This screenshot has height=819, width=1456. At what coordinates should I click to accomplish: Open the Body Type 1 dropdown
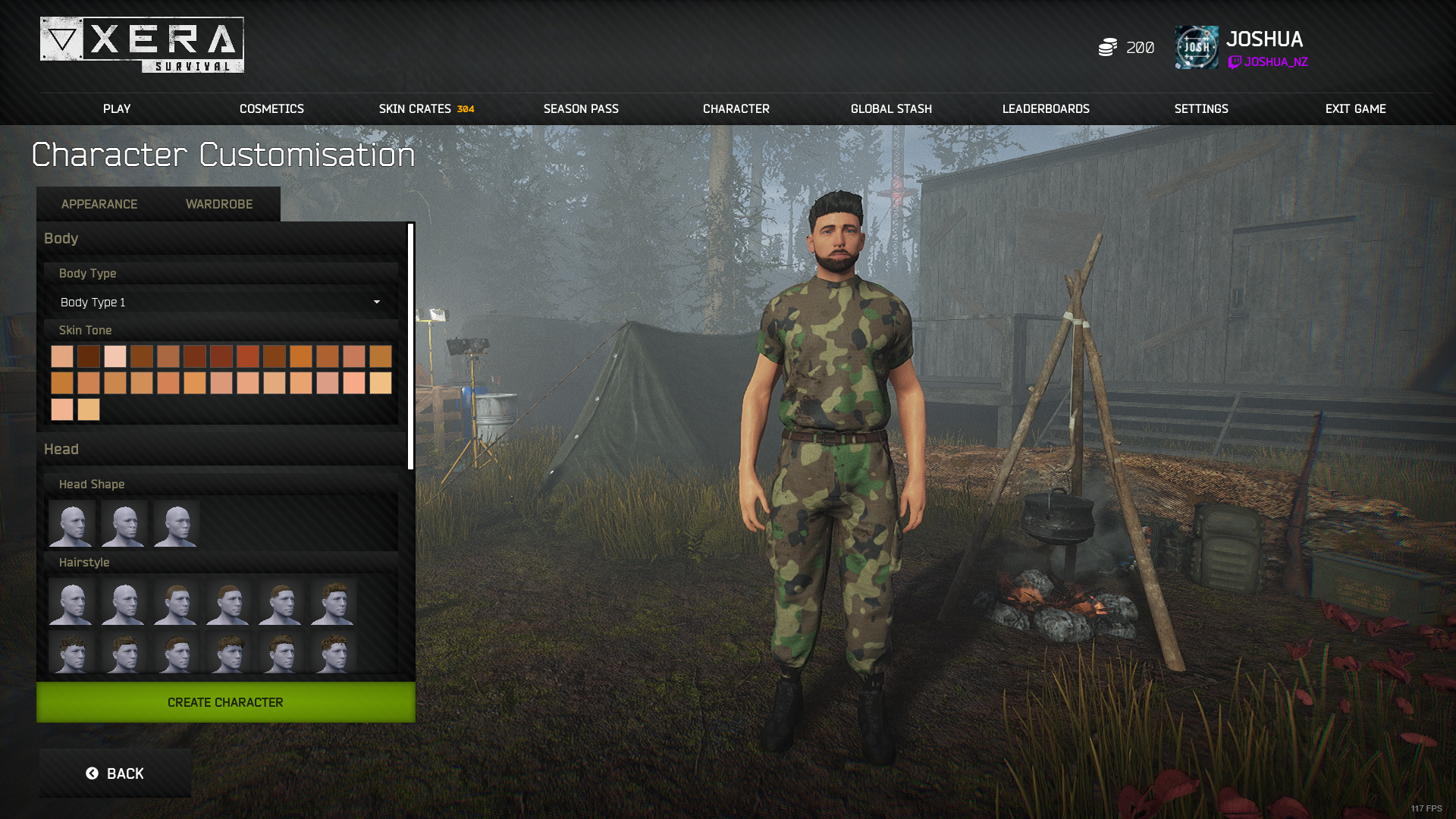(x=219, y=302)
